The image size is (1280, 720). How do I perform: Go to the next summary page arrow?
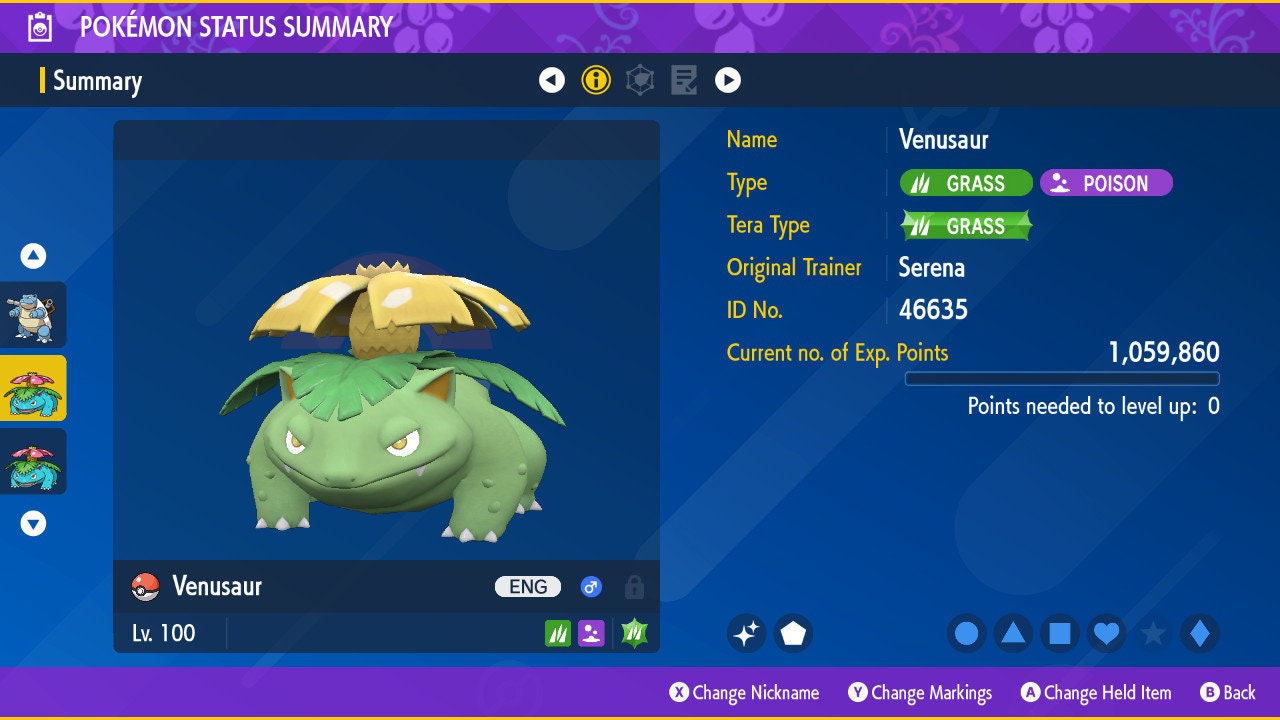728,80
